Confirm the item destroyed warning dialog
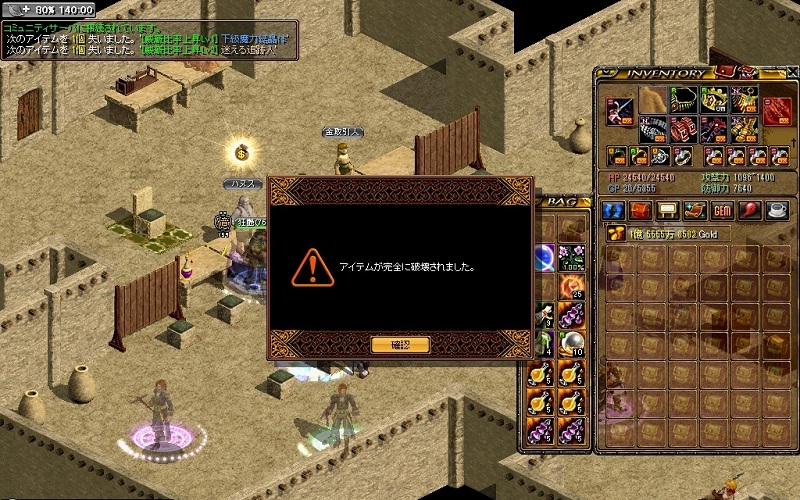The height and width of the screenshot is (500, 800). pos(400,345)
